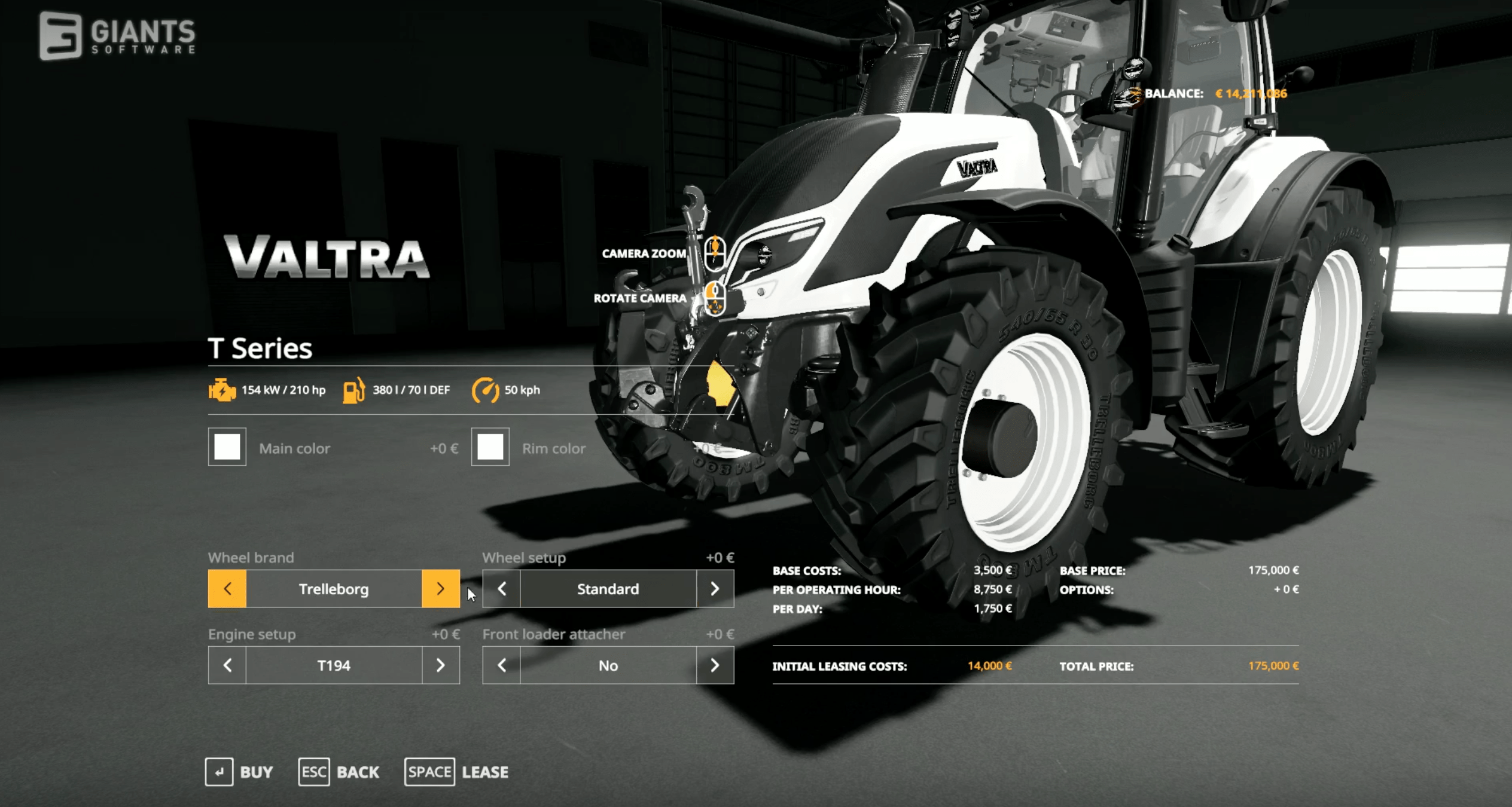The width and height of the screenshot is (1512, 807).
Task: Go to previous Wheel setup option
Action: click(x=502, y=589)
